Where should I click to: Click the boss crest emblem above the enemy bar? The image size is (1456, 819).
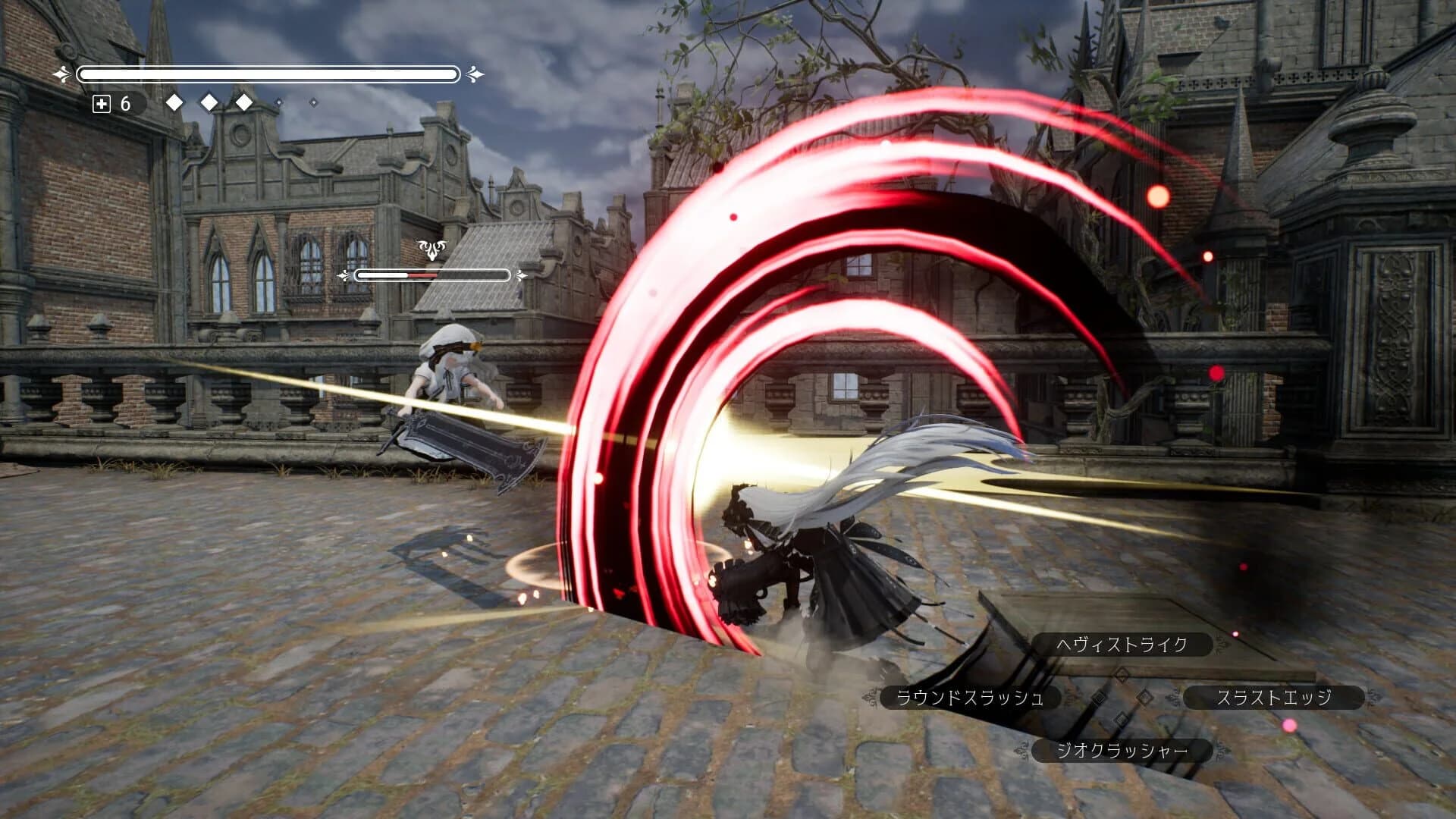tap(432, 248)
